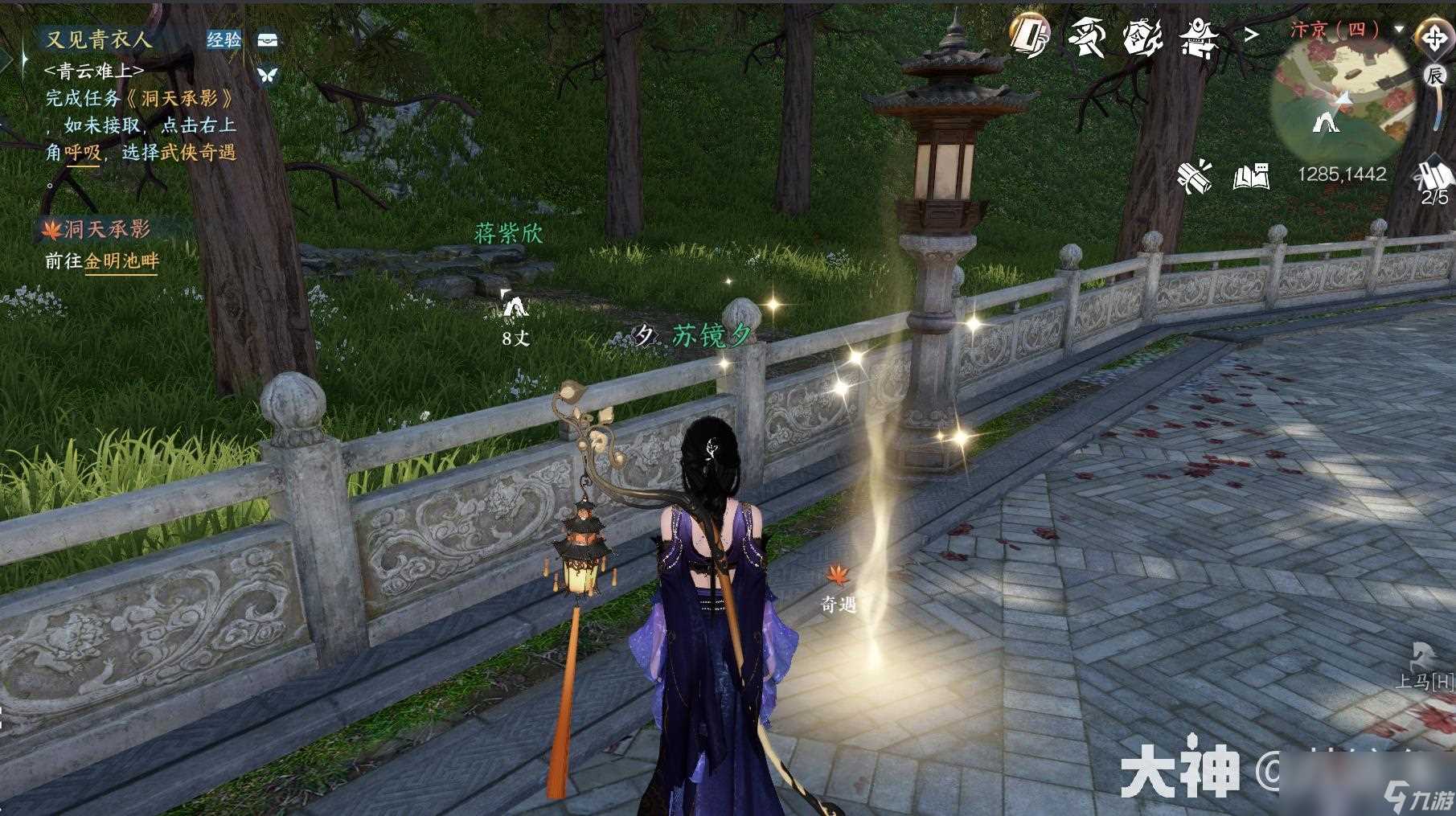Click the underlined 呼吸 link in quest text

pyautogui.click(x=82, y=152)
